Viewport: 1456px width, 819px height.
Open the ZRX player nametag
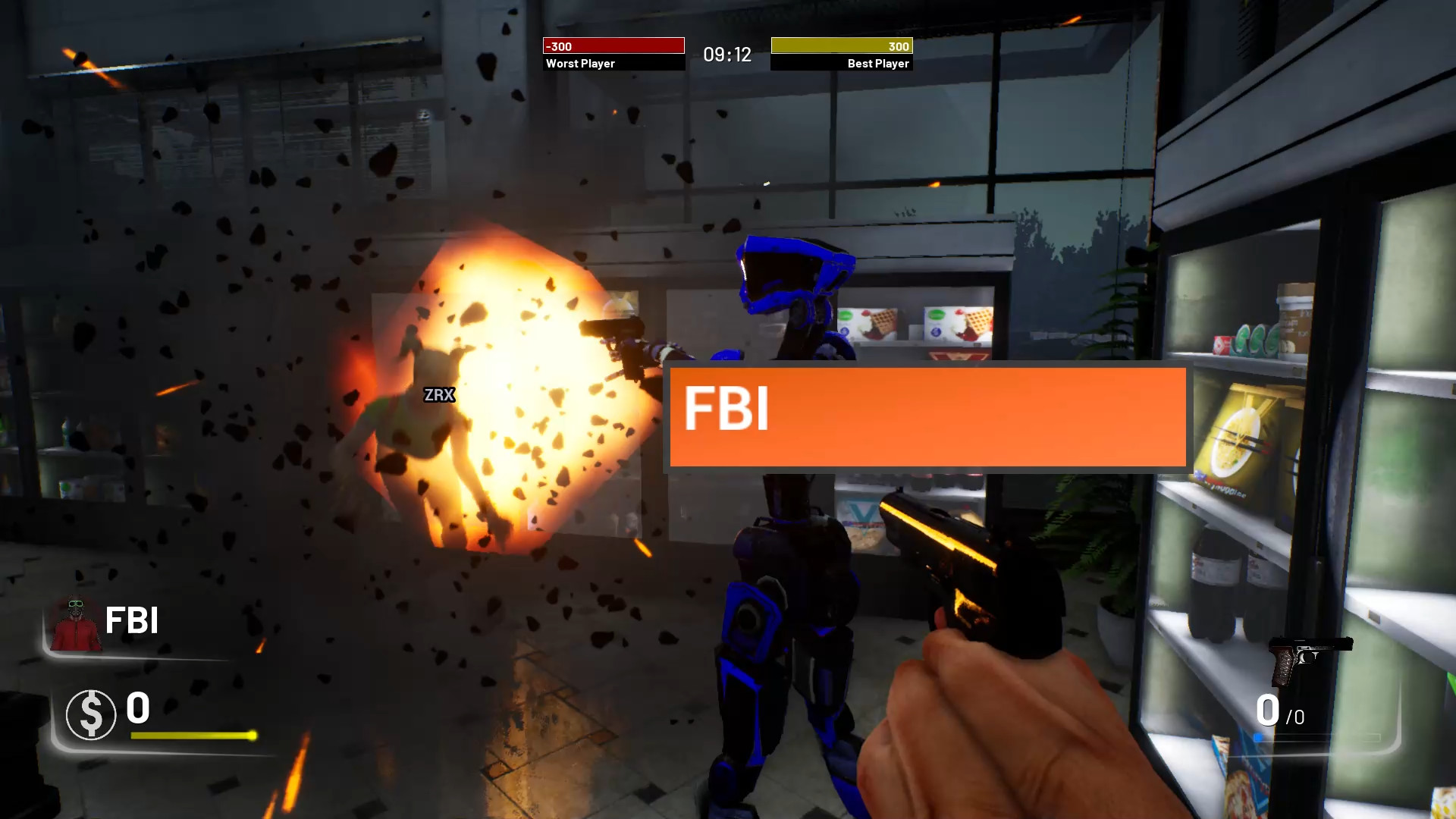[x=438, y=394]
